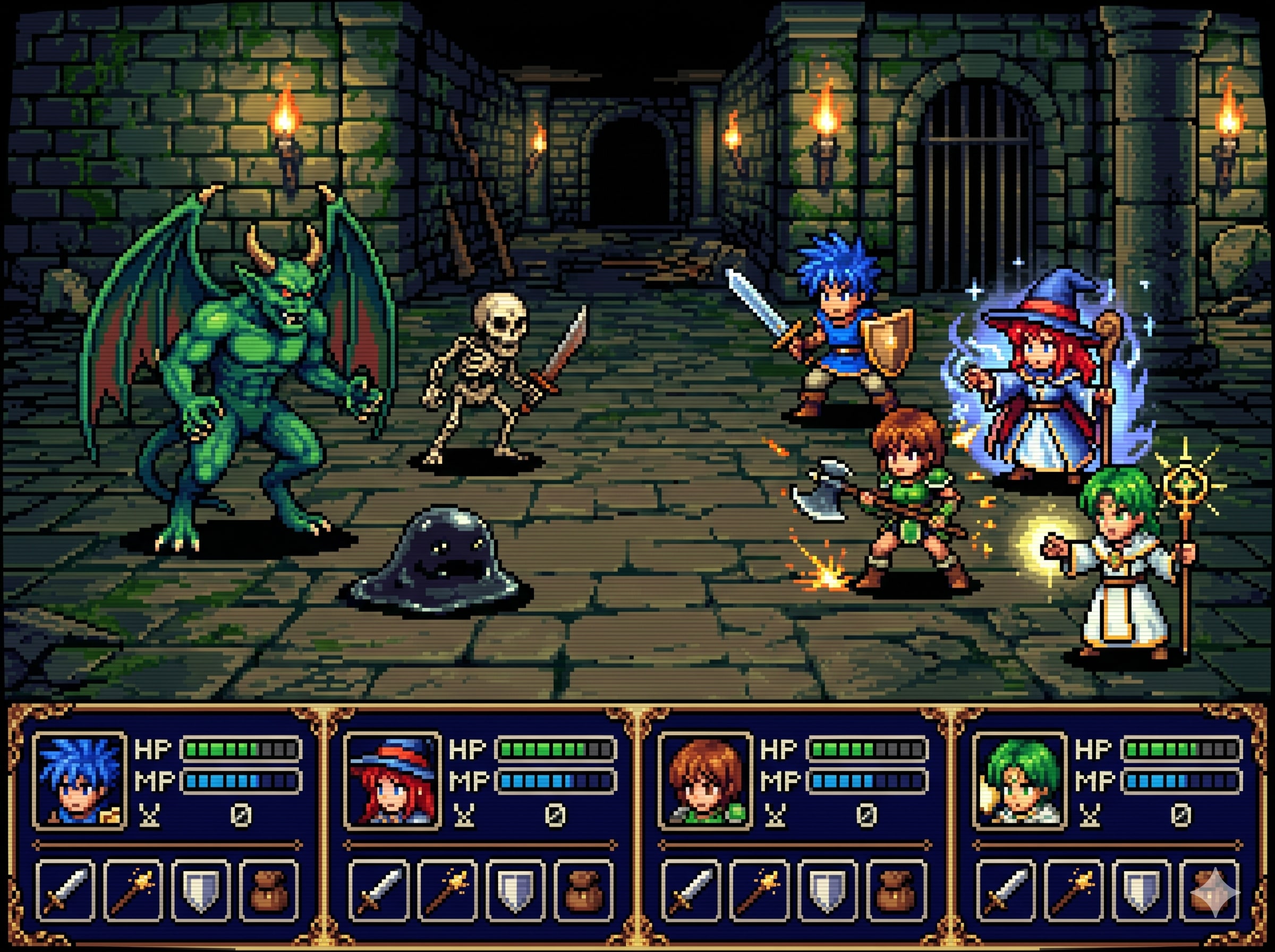Click the brown-haired fighter's shield defend icon
The height and width of the screenshot is (952, 1275).
coord(828,890)
